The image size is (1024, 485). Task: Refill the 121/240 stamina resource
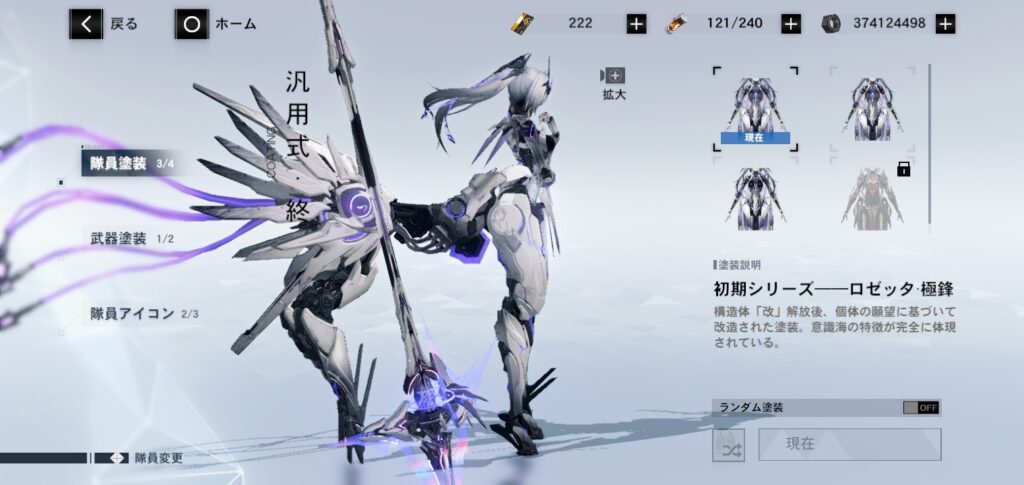coord(790,24)
